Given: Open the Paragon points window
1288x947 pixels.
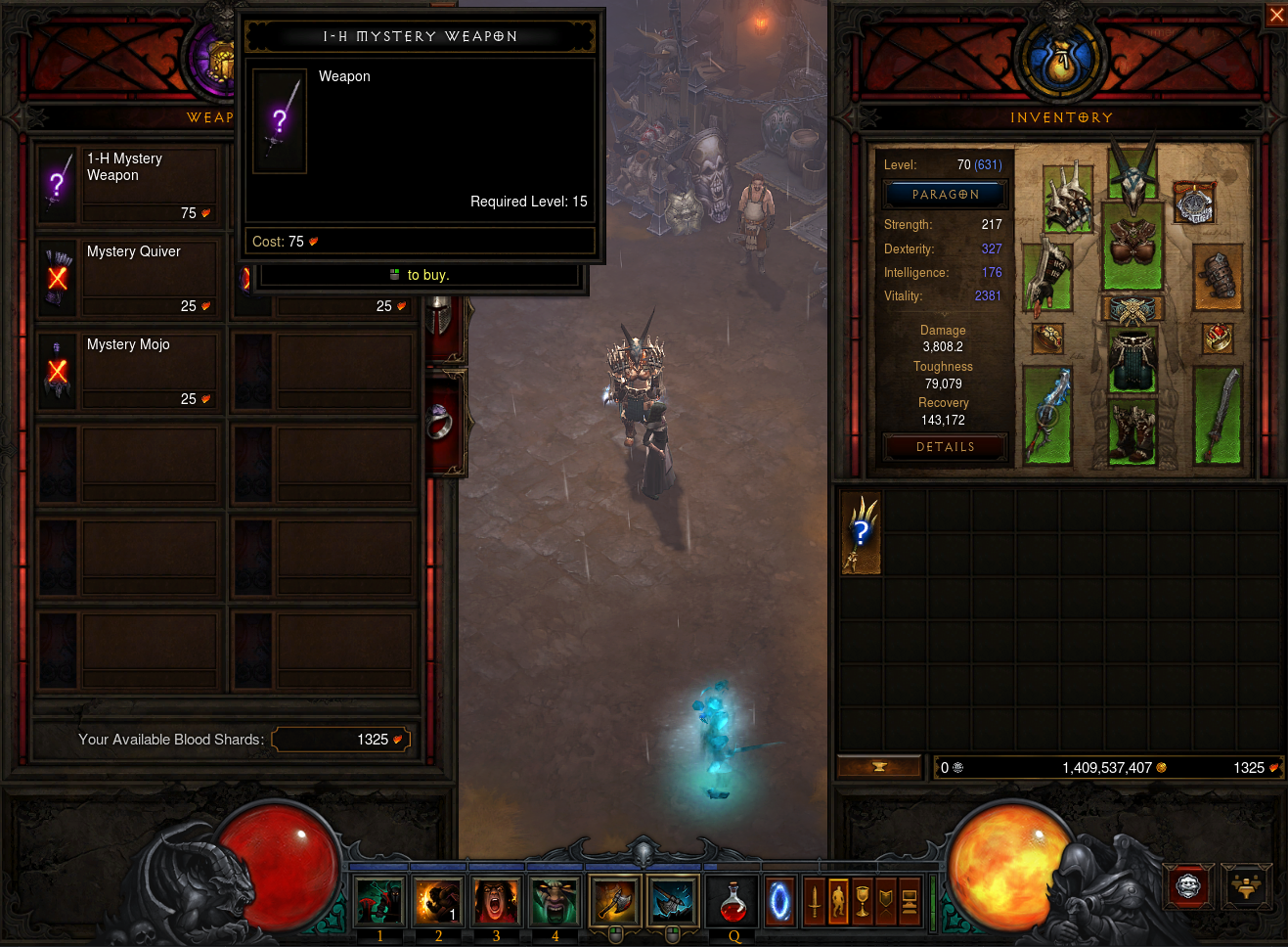Looking at the screenshot, I should click(945, 195).
